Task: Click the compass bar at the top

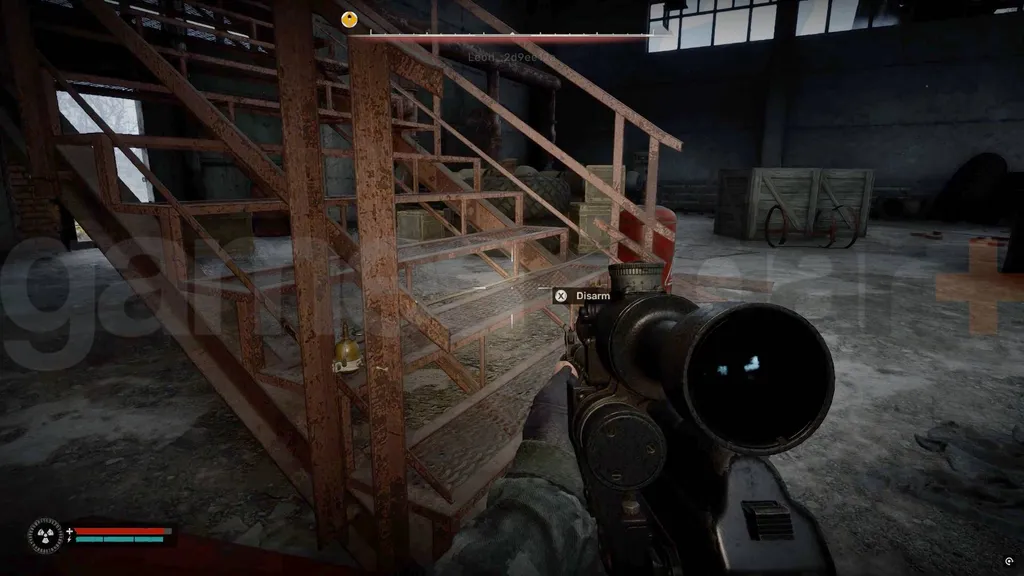Action: tap(510, 35)
